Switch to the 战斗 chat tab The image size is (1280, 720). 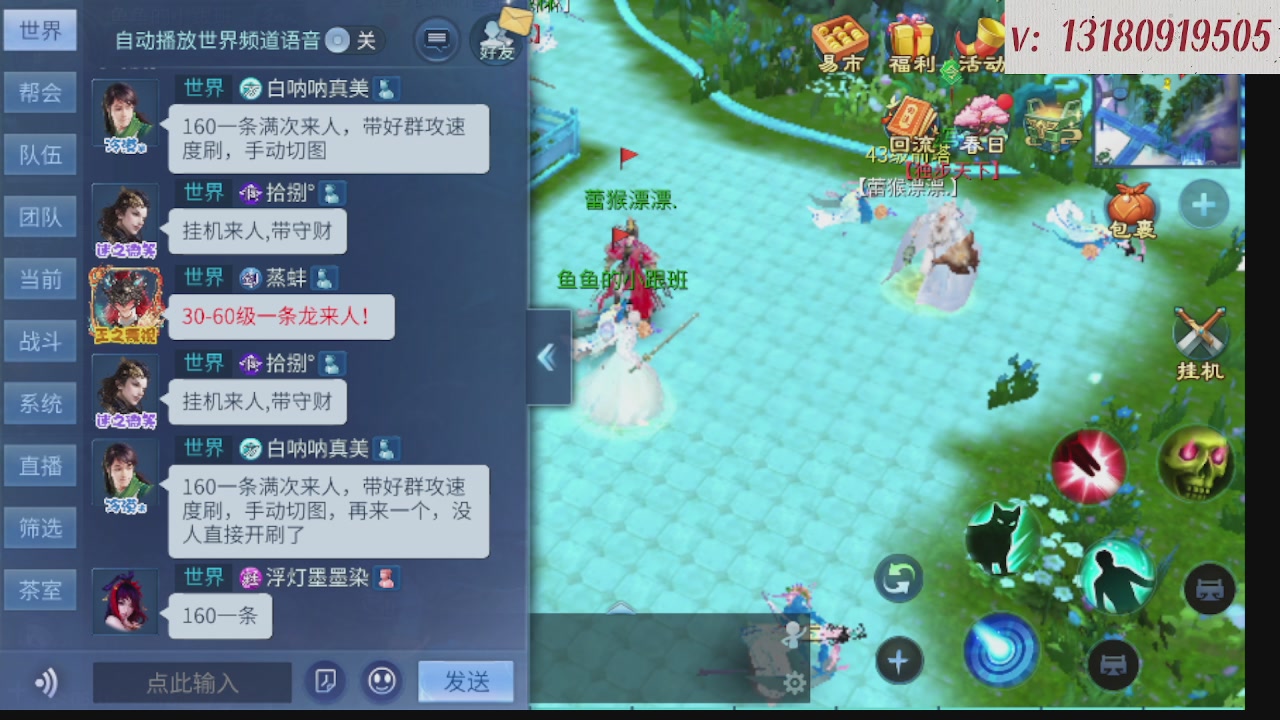[x=40, y=341]
